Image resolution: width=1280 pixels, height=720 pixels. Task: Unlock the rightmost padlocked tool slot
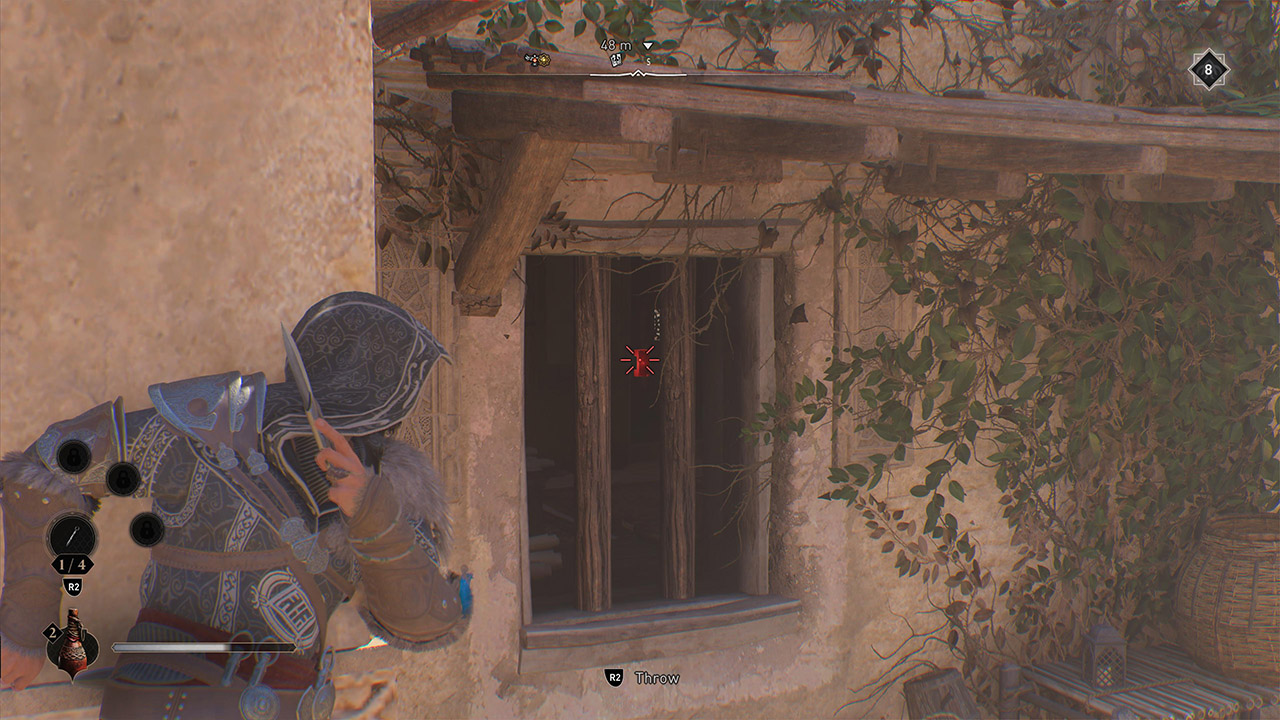pos(146,529)
